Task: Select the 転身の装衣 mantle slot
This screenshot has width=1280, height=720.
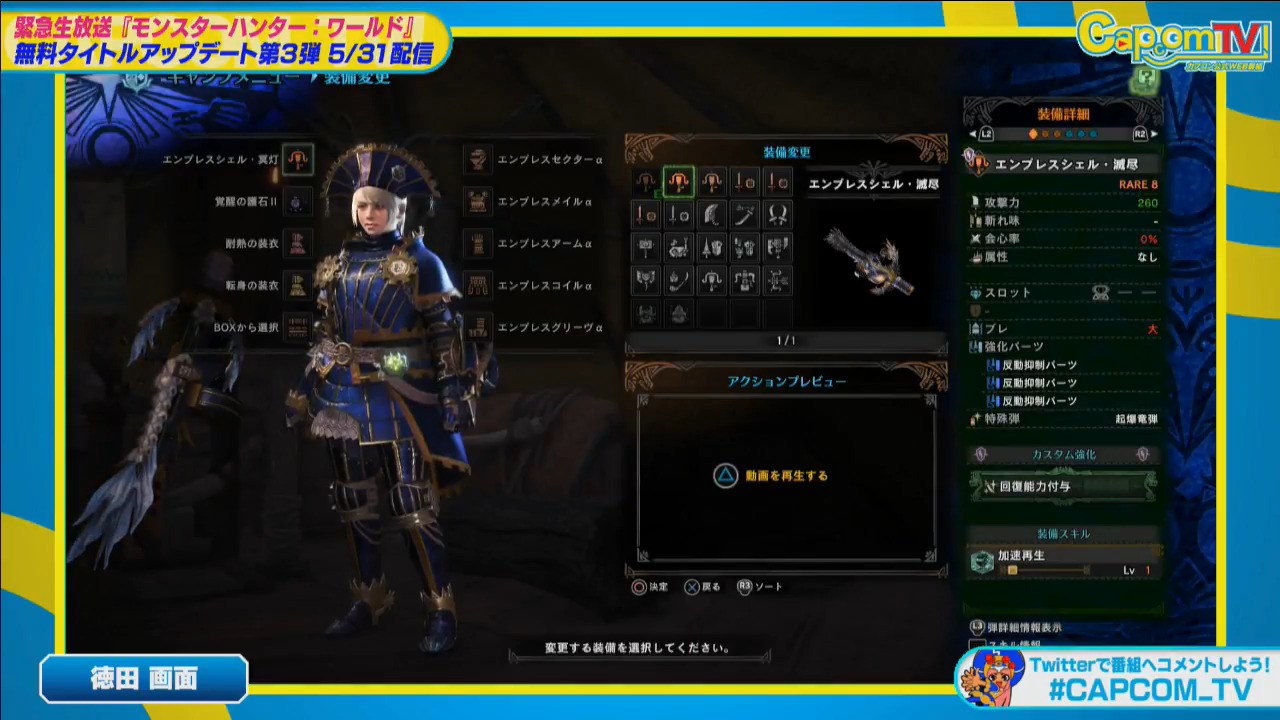Action: 297,285
